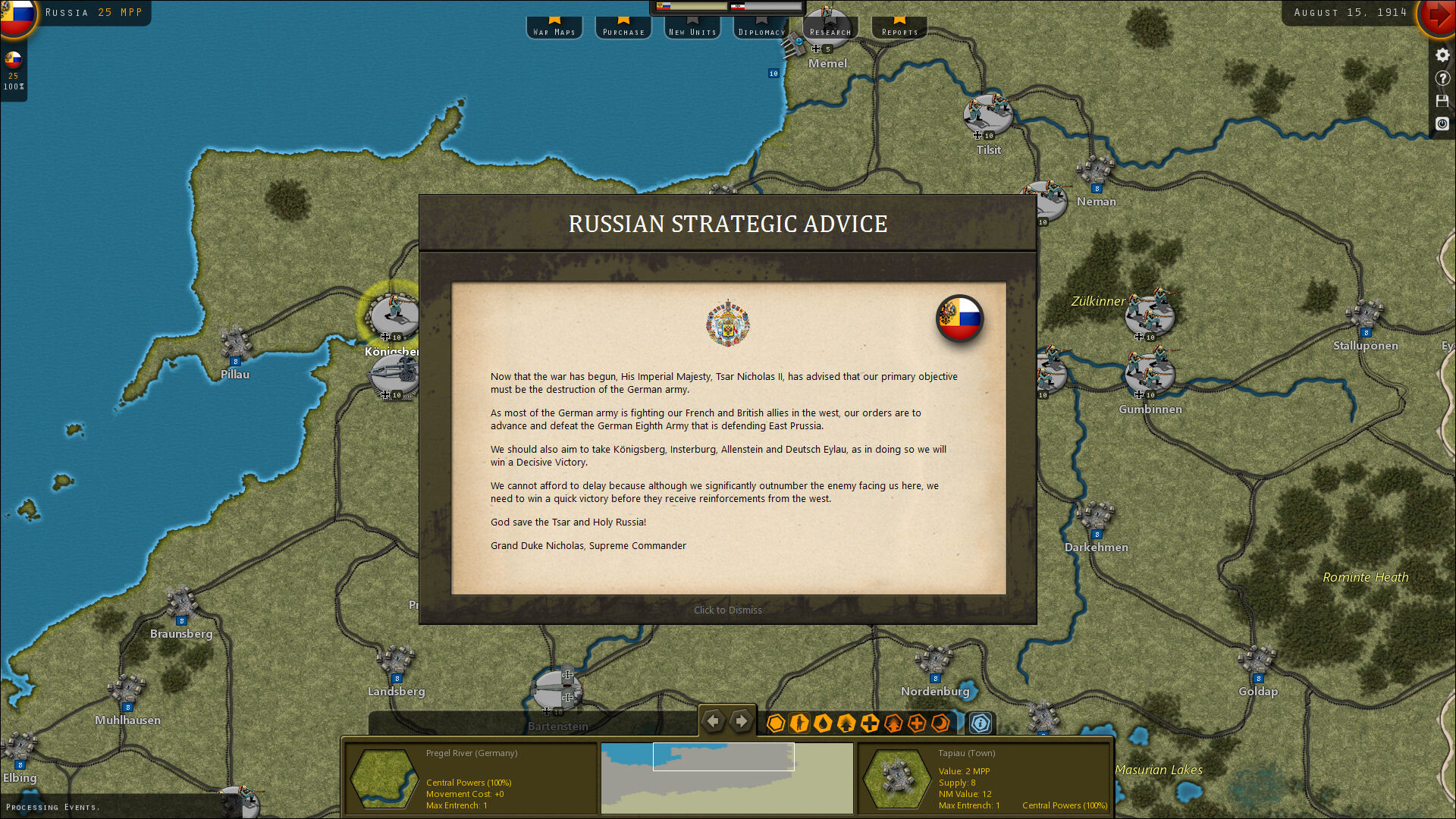This screenshot has width=1456, height=819.
Task: Toggle the orange cross overlay icon
Action: (x=916, y=723)
